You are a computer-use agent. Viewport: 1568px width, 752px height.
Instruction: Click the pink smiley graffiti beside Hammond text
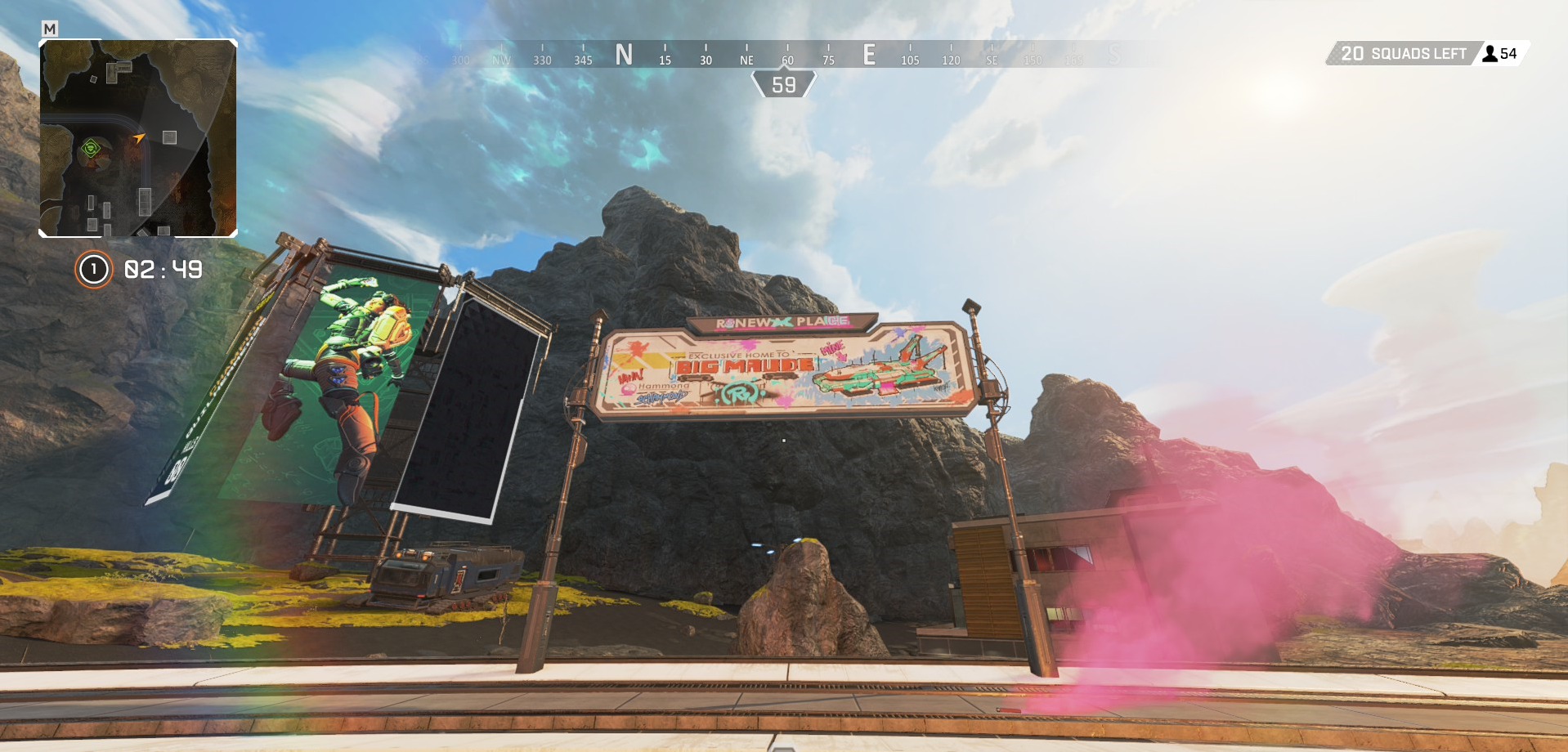(x=627, y=389)
